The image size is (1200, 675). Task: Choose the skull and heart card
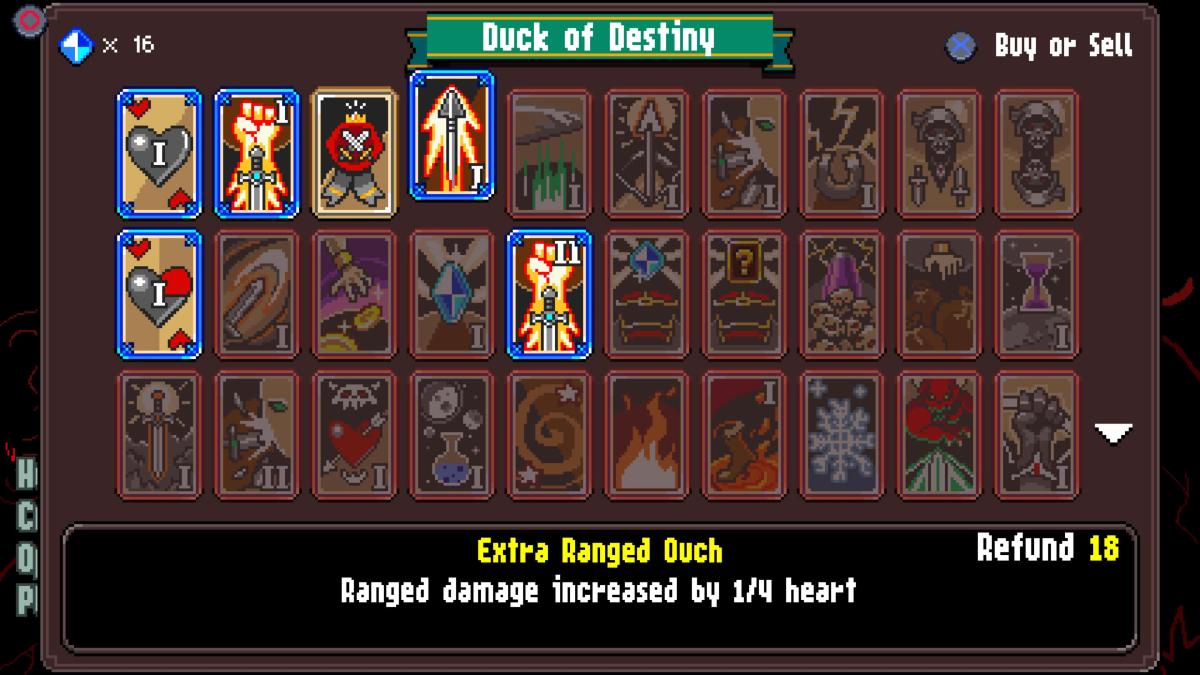354,435
